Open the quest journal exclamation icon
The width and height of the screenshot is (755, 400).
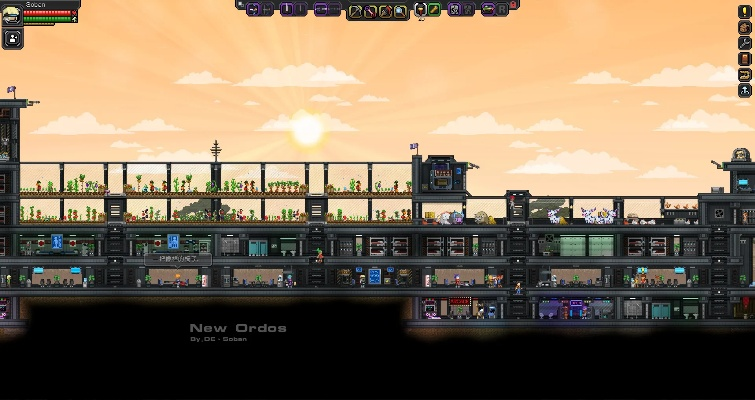click(x=745, y=11)
